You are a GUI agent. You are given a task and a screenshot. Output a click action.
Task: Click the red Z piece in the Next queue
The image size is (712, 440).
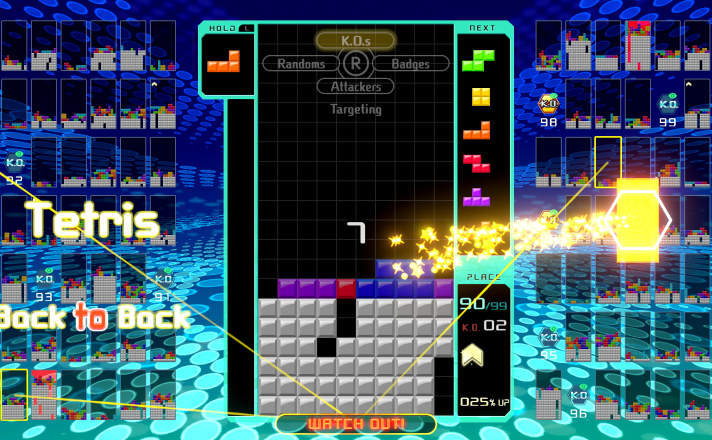[477, 162]
